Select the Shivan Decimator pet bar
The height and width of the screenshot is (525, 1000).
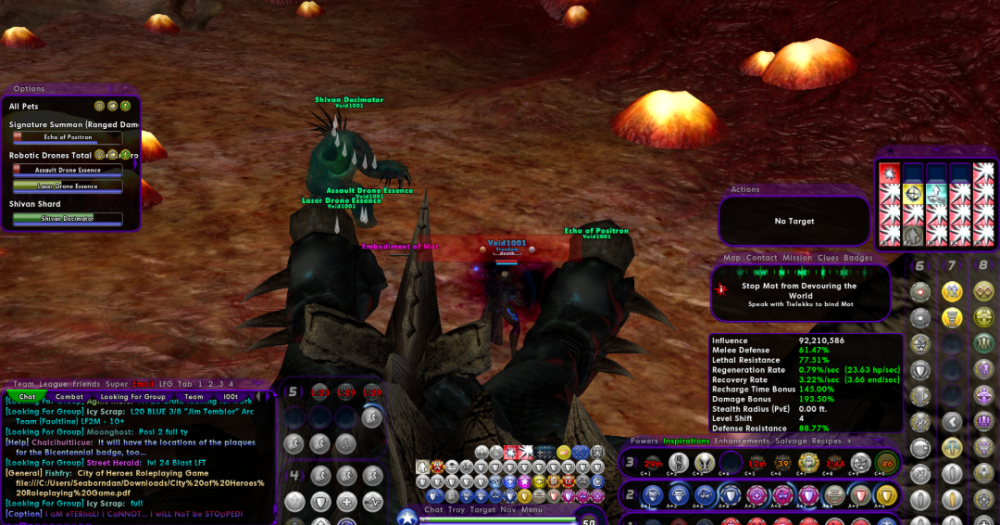(x=68, y=218)
